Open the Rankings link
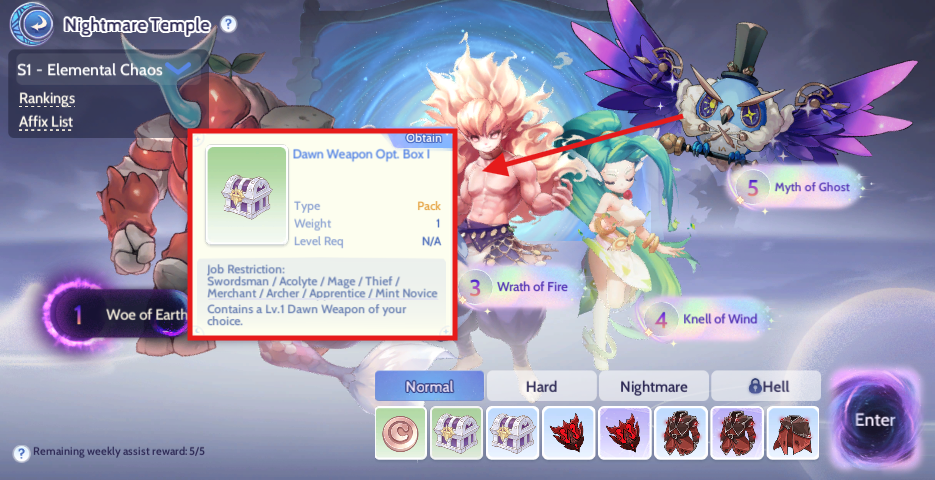 pyautogui.click(x=47, y=98)
